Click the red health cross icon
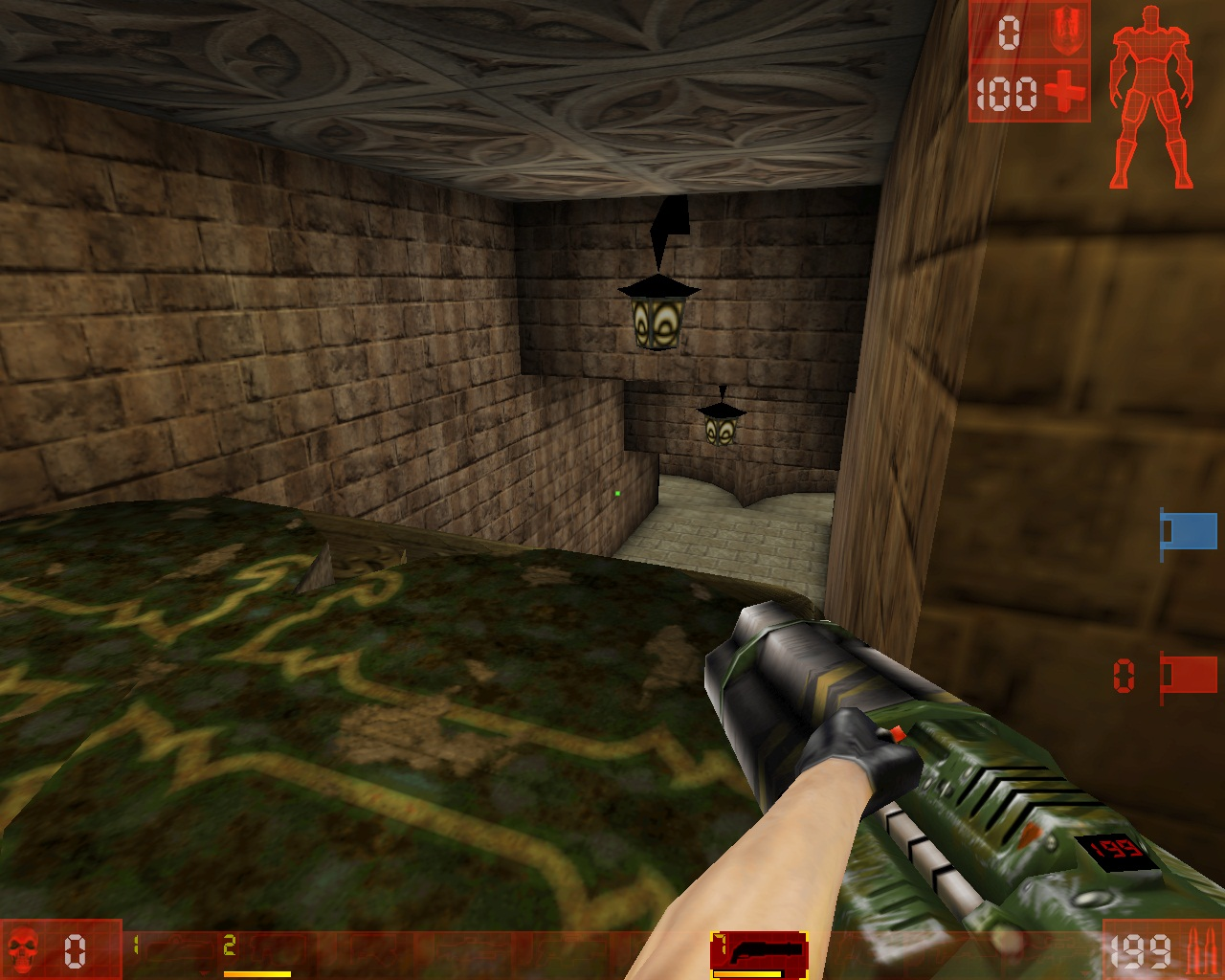Screen dimensions: 1225x980 point(1066,92)
